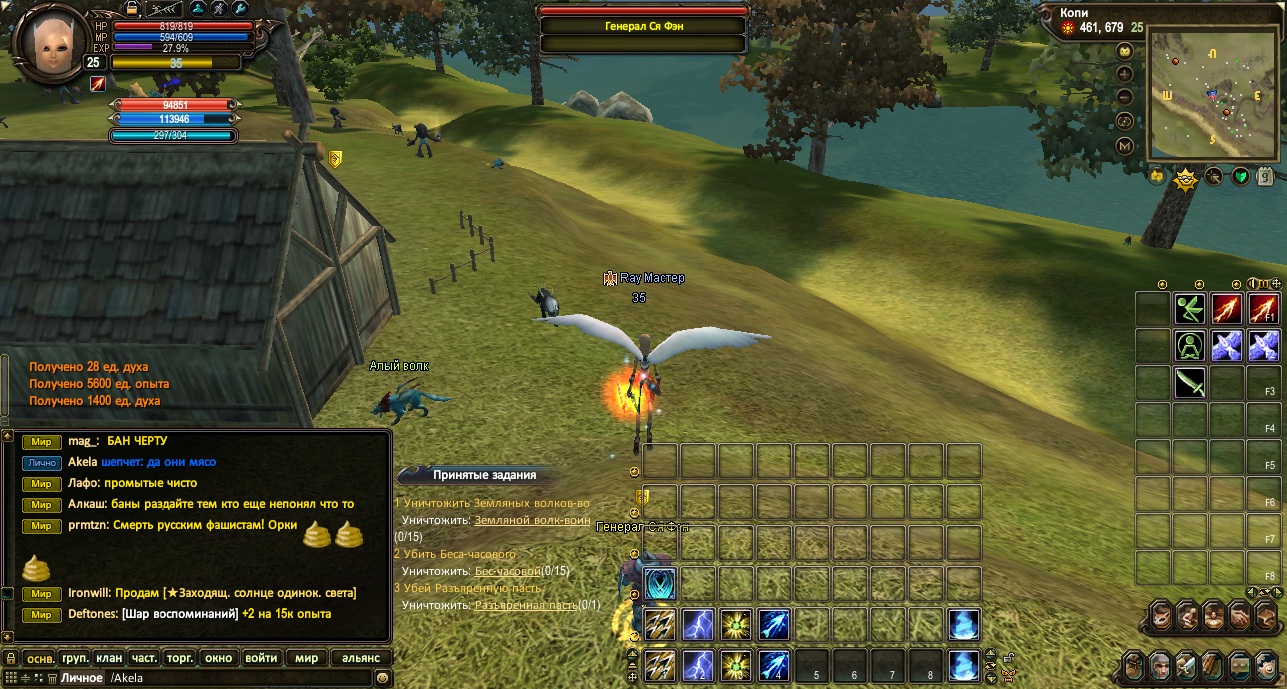Use the green meditation skill icon

point(1190,346)
